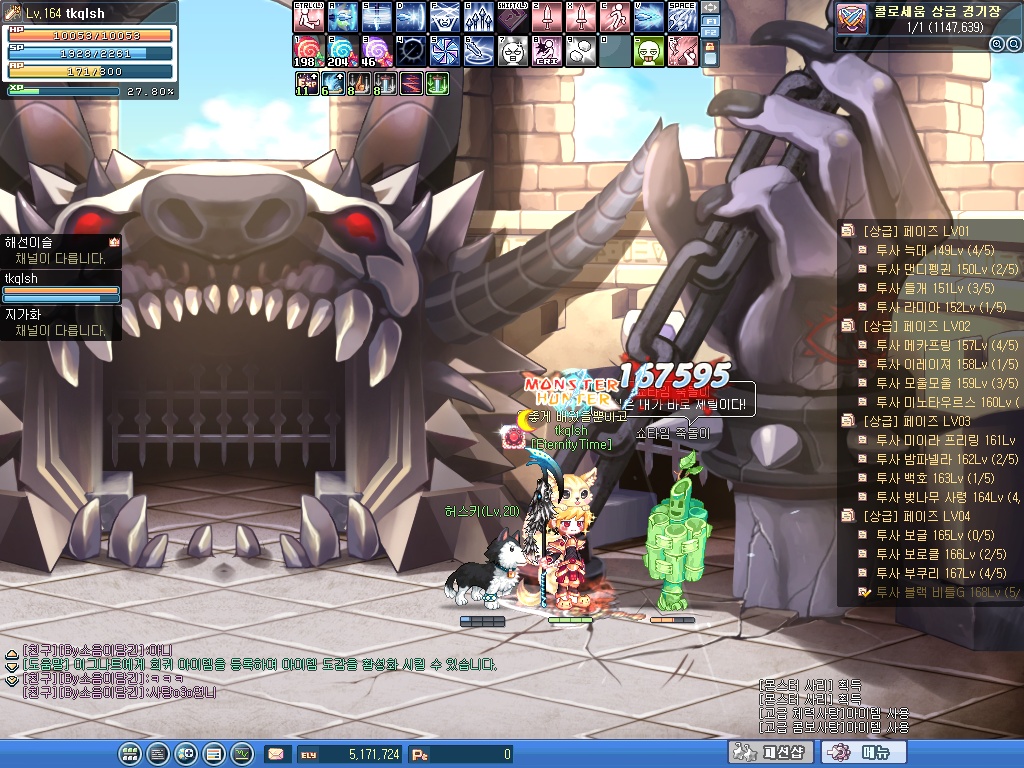Switch to the F2 hotbar page

point(711,33)
